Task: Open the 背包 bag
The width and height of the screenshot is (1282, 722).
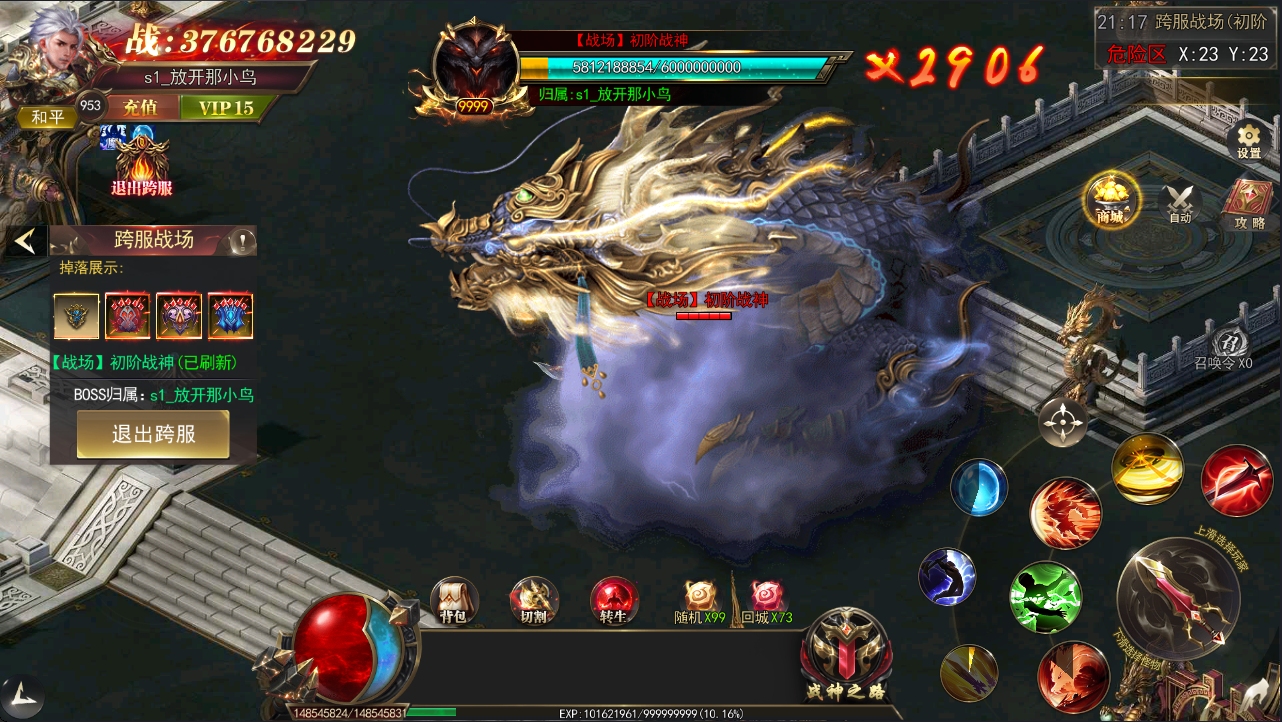Action: 454,600
